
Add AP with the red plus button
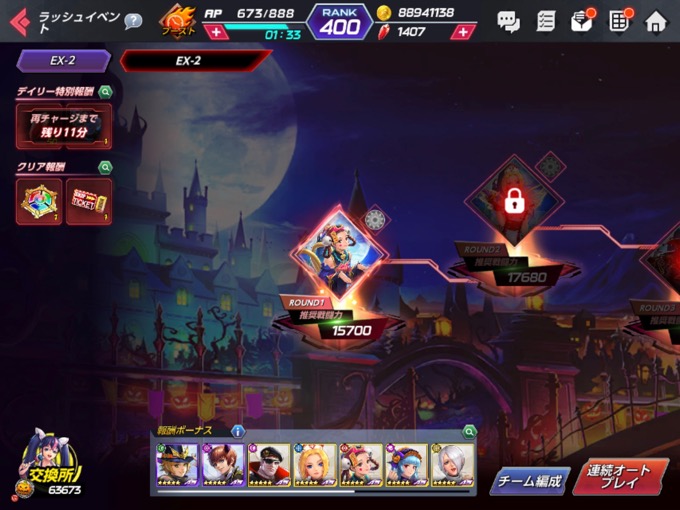pos(215,32)
